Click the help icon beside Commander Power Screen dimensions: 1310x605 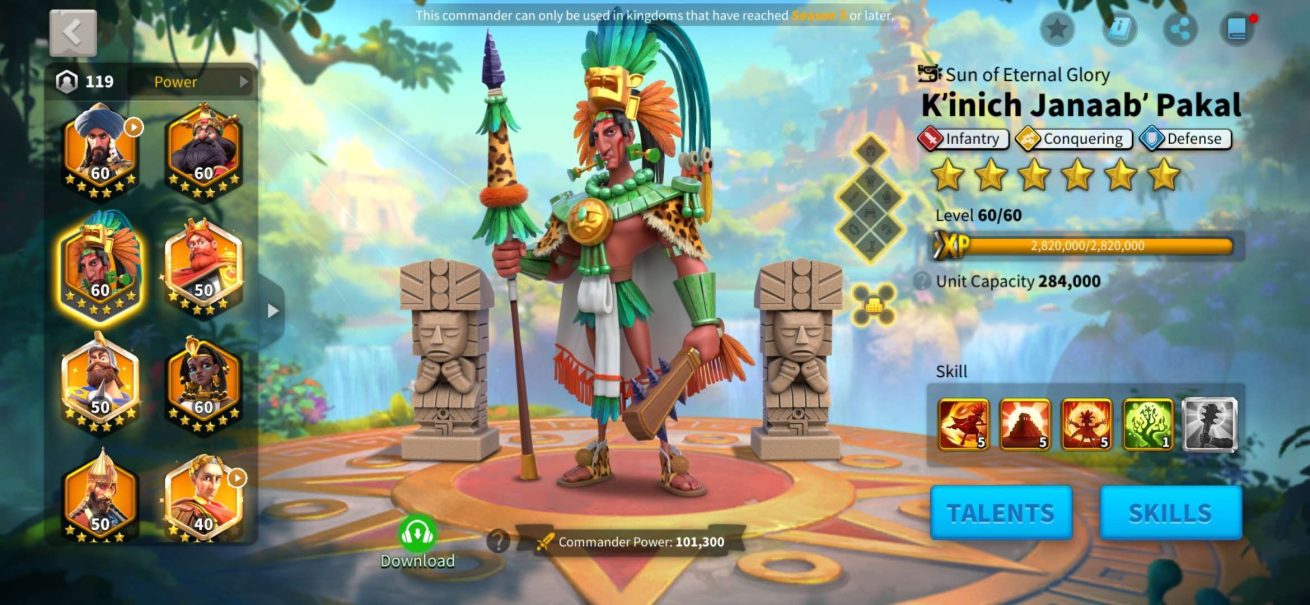click(497, 541)
